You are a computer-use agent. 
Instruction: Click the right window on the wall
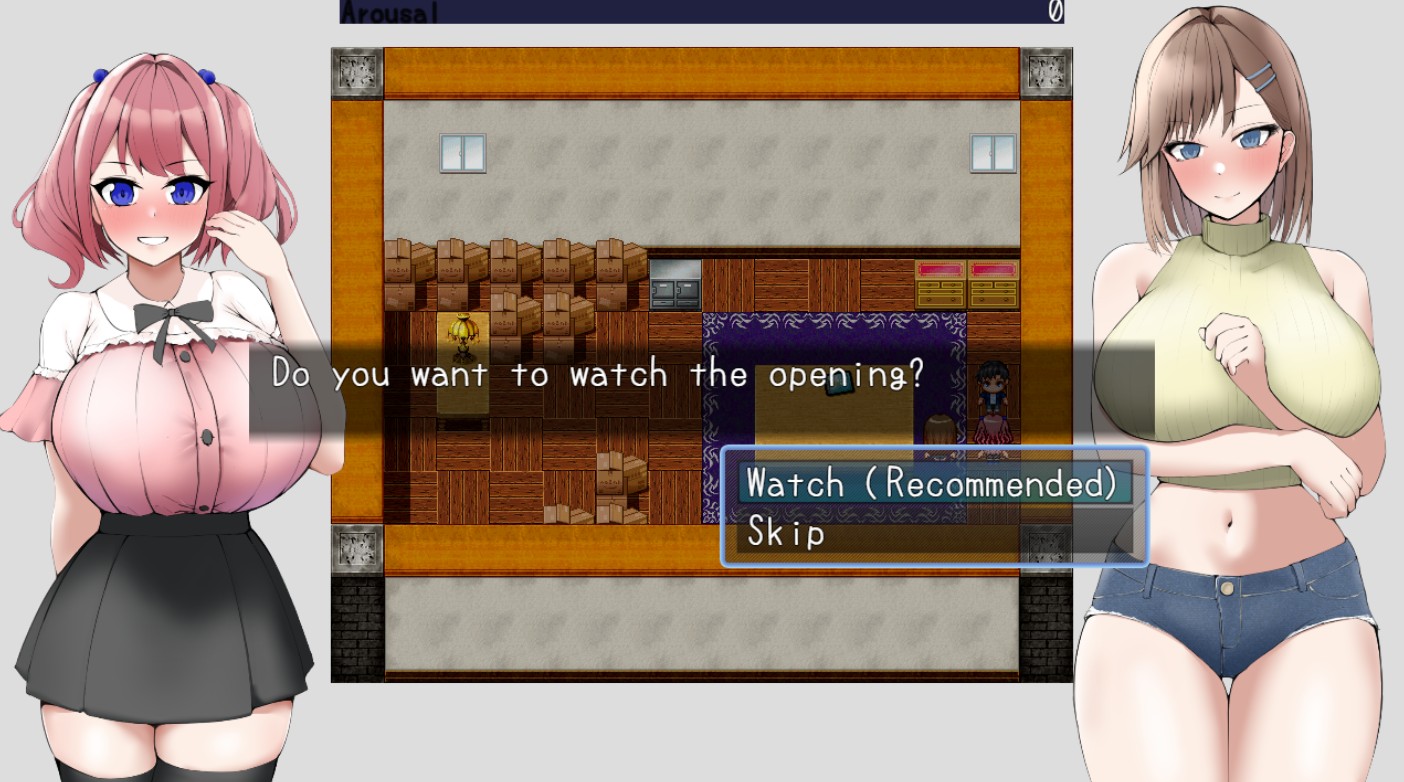click(991, 152)
